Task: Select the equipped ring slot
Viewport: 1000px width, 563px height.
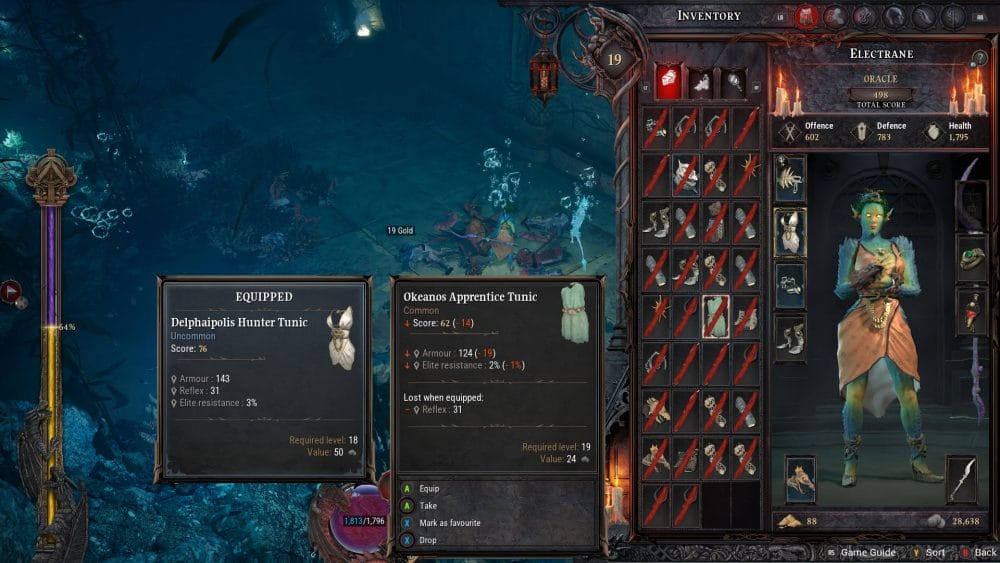Action: (x=972, y=257)
